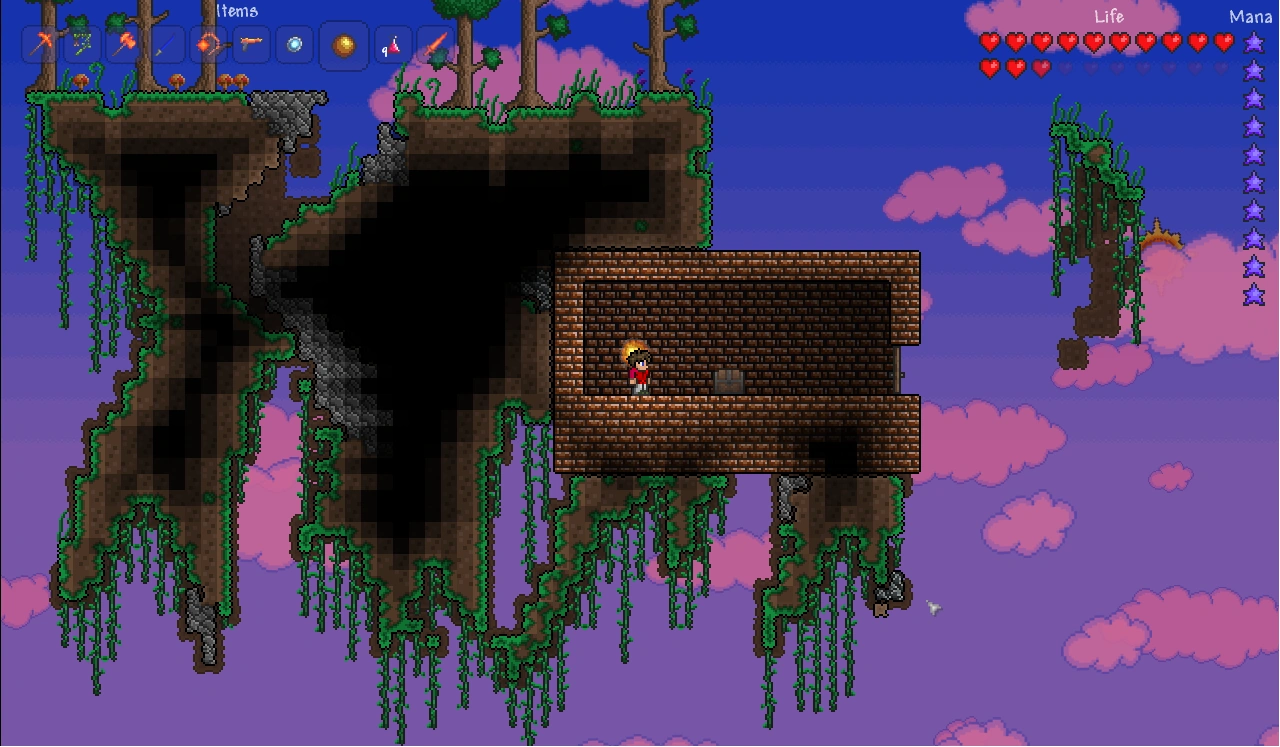Click the player character inside the brick house
The image size is (1280, 747).
coord(639,370)
